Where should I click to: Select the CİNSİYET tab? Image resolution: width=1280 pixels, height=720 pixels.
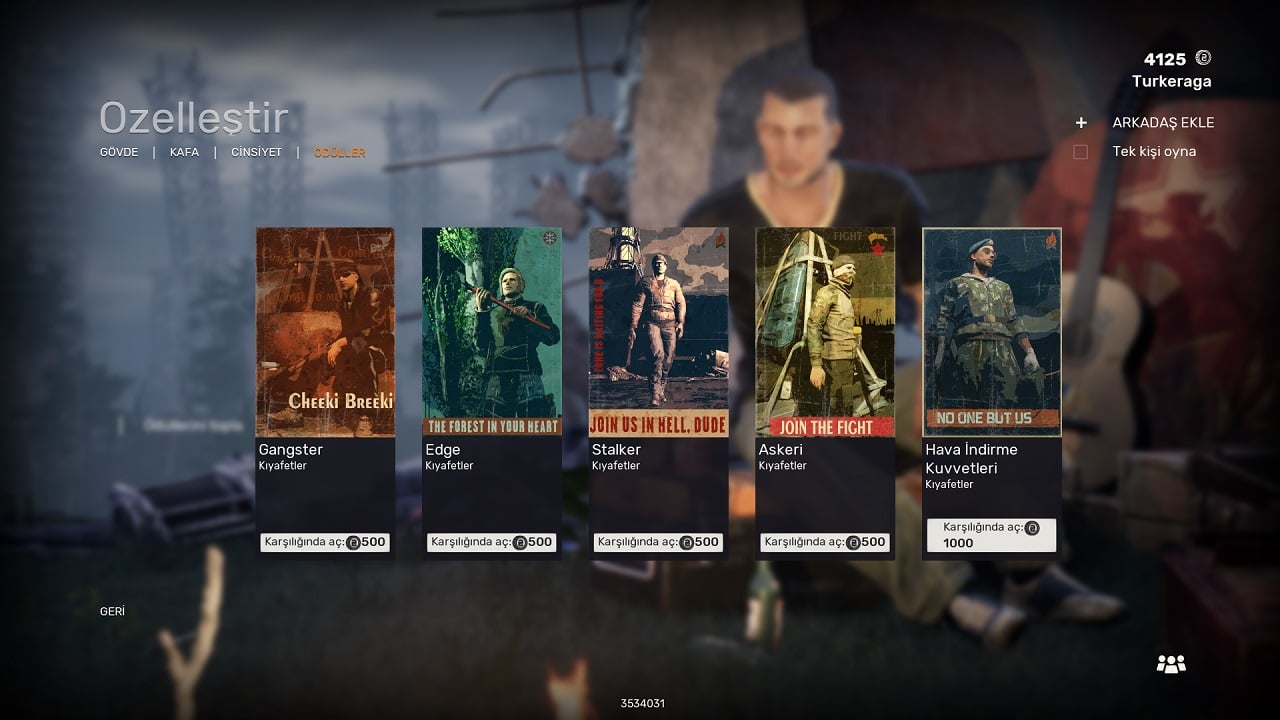(256, 153)
